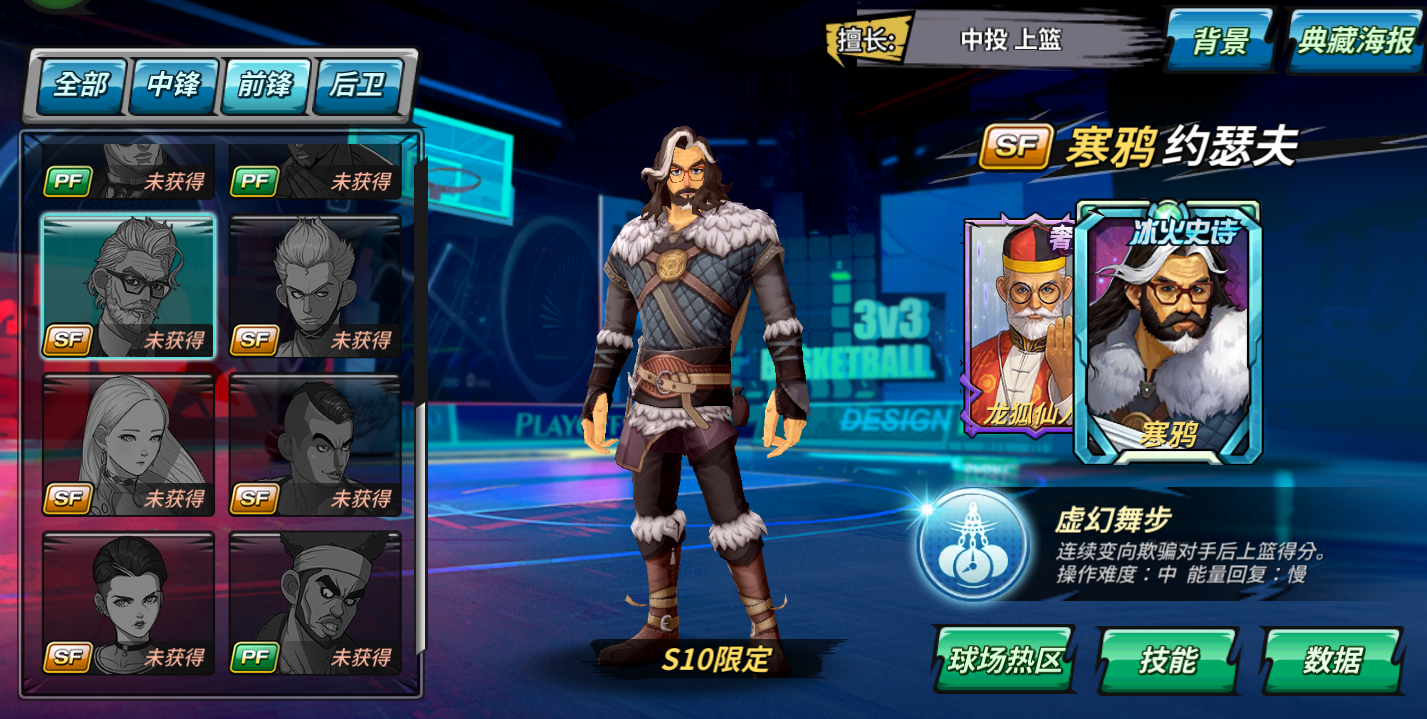
Task: Choose the spiky-haired SF character tile
Action: (315, 286)
